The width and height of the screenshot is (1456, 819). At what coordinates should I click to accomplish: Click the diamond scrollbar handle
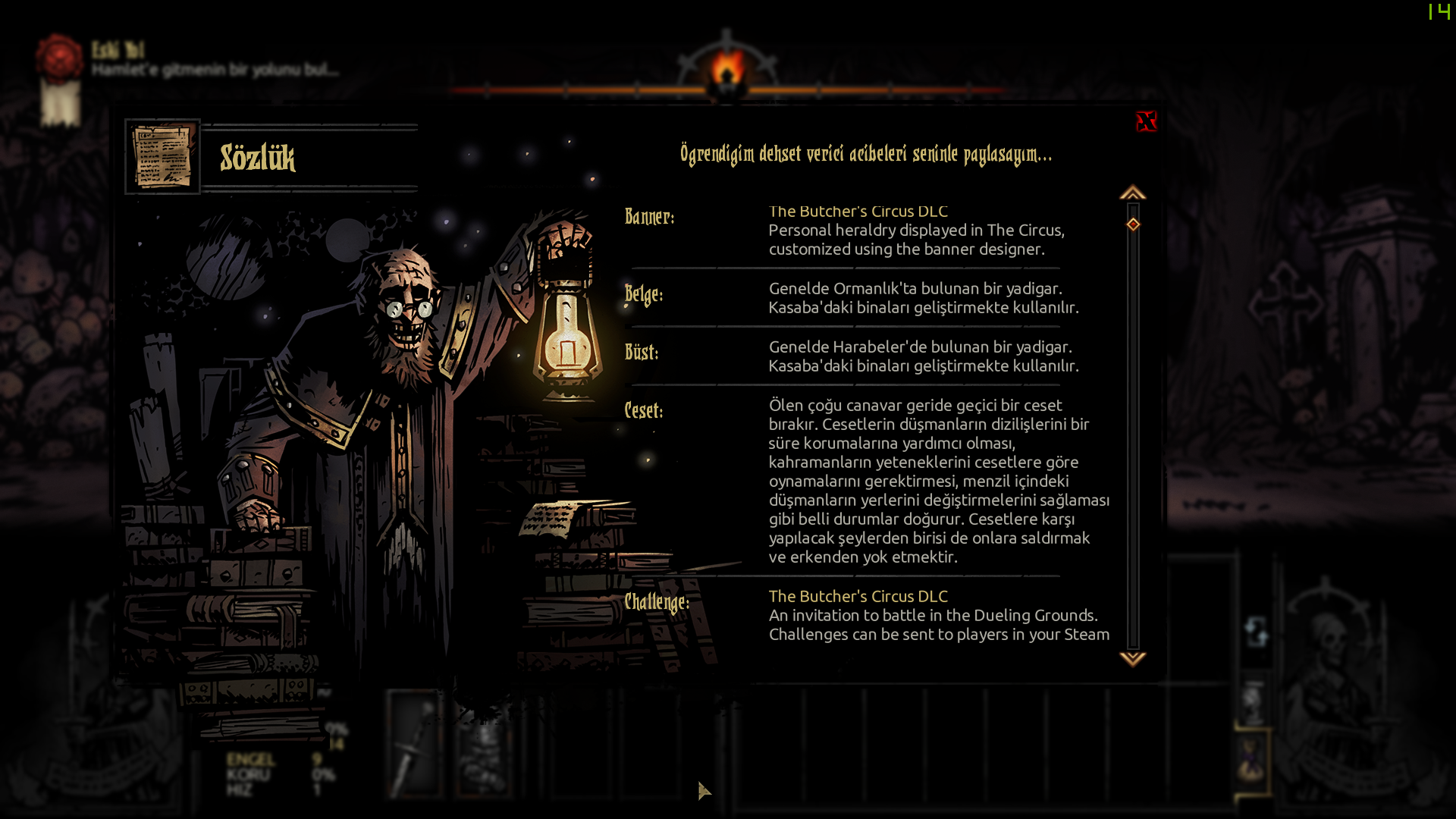click(x=1133, y=224)
